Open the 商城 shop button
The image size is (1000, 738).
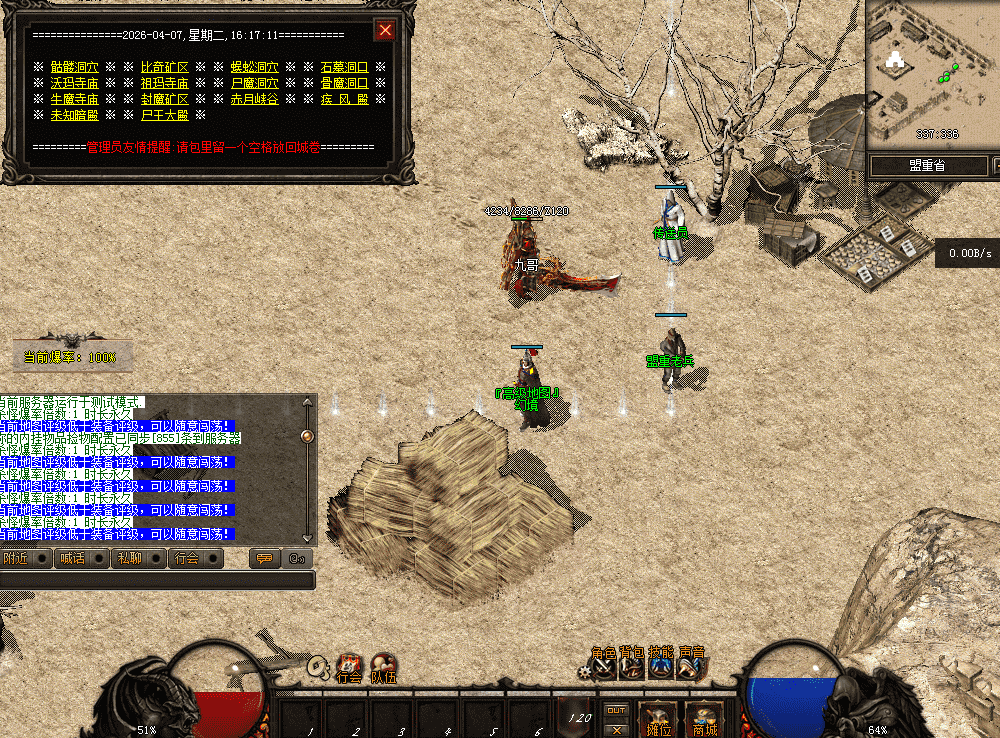click(x=704, y=718)
